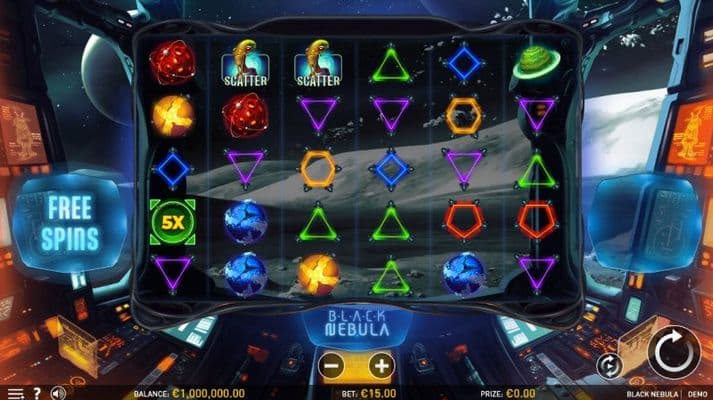Show the help question mark info
This screenshot has width=713, height=400.
[37, 393]
